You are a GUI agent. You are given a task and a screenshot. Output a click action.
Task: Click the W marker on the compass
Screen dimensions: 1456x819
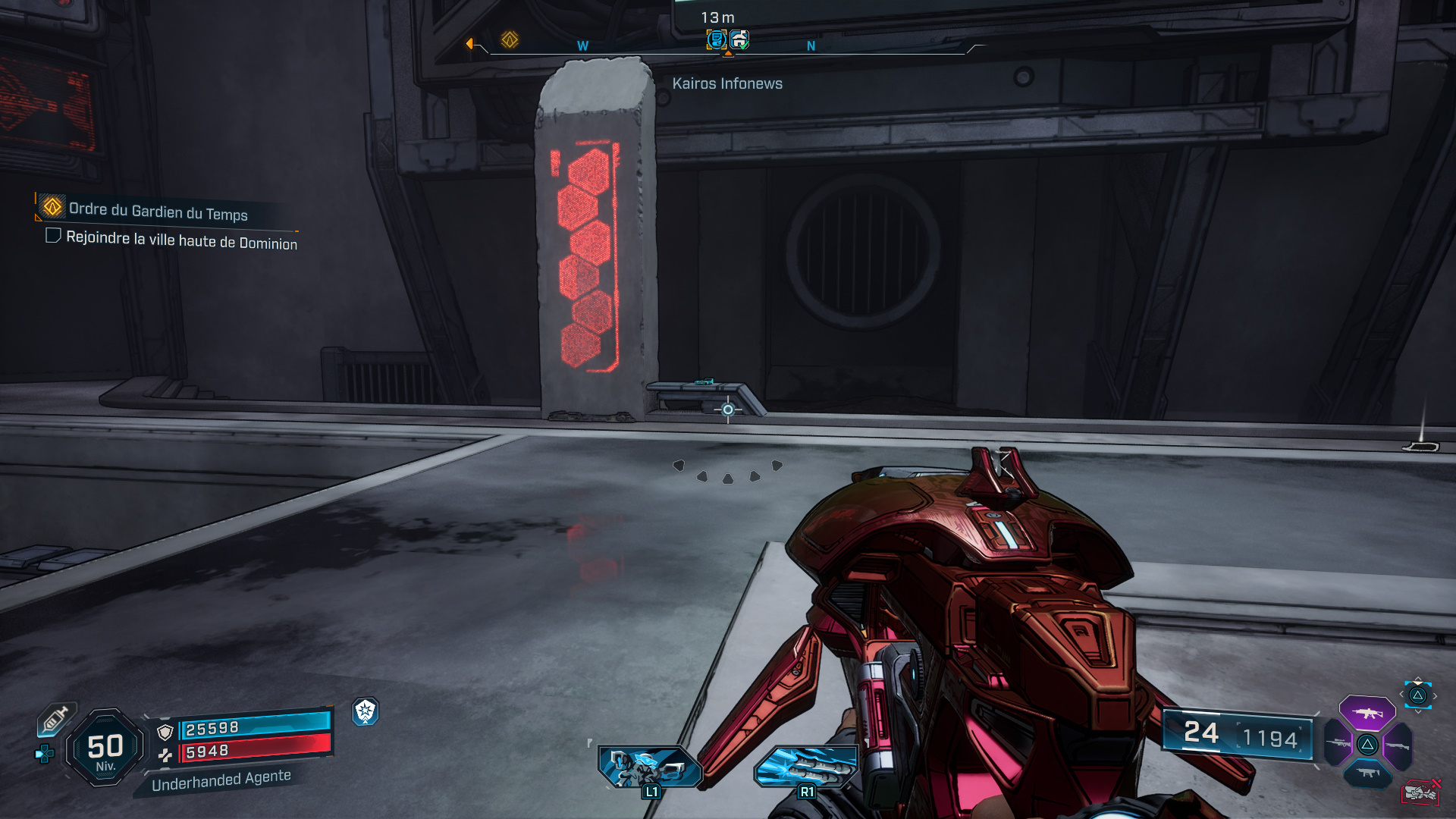point(582,45)
